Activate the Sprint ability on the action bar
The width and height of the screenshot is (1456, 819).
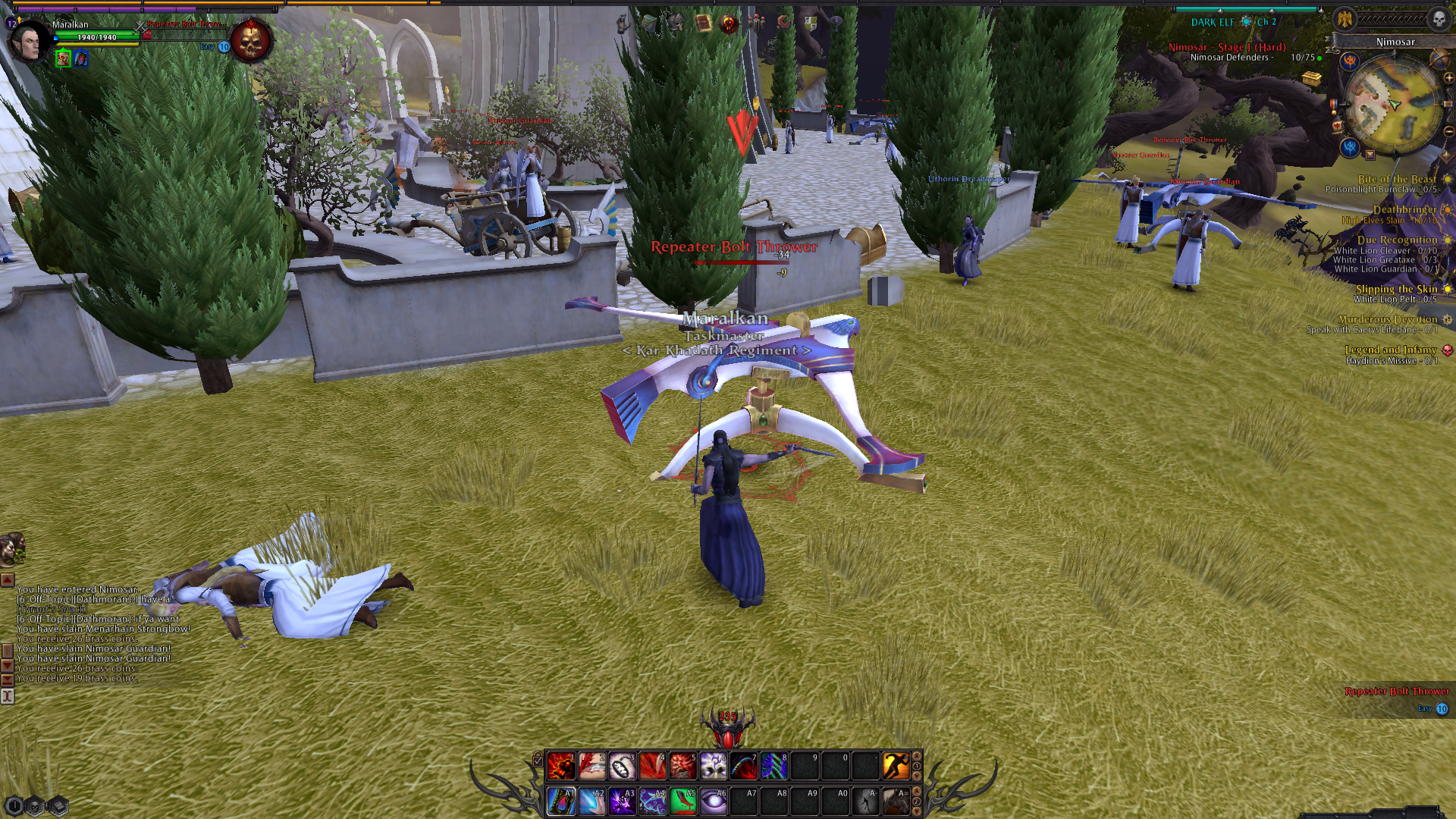point(895,766)
